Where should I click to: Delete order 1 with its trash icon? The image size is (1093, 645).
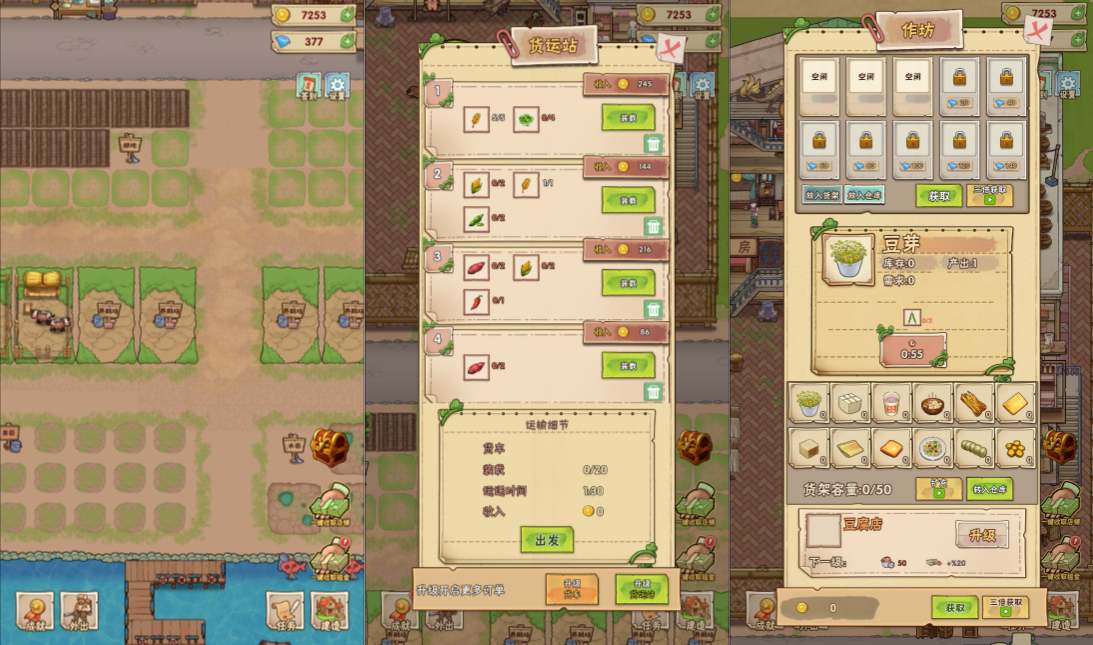click(x=653, y=145)
